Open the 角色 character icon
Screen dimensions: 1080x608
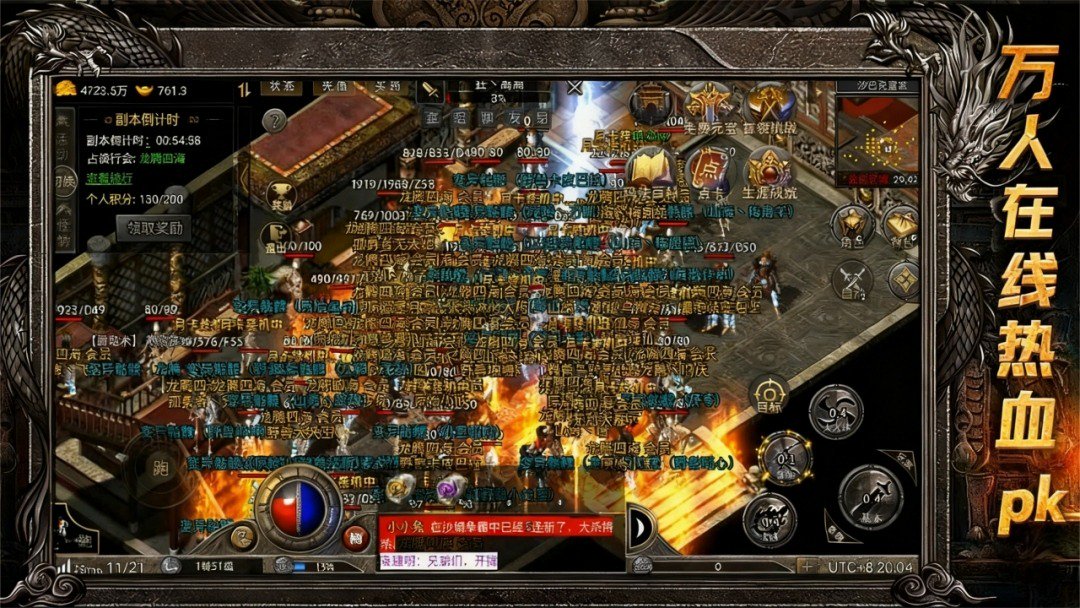852,226
